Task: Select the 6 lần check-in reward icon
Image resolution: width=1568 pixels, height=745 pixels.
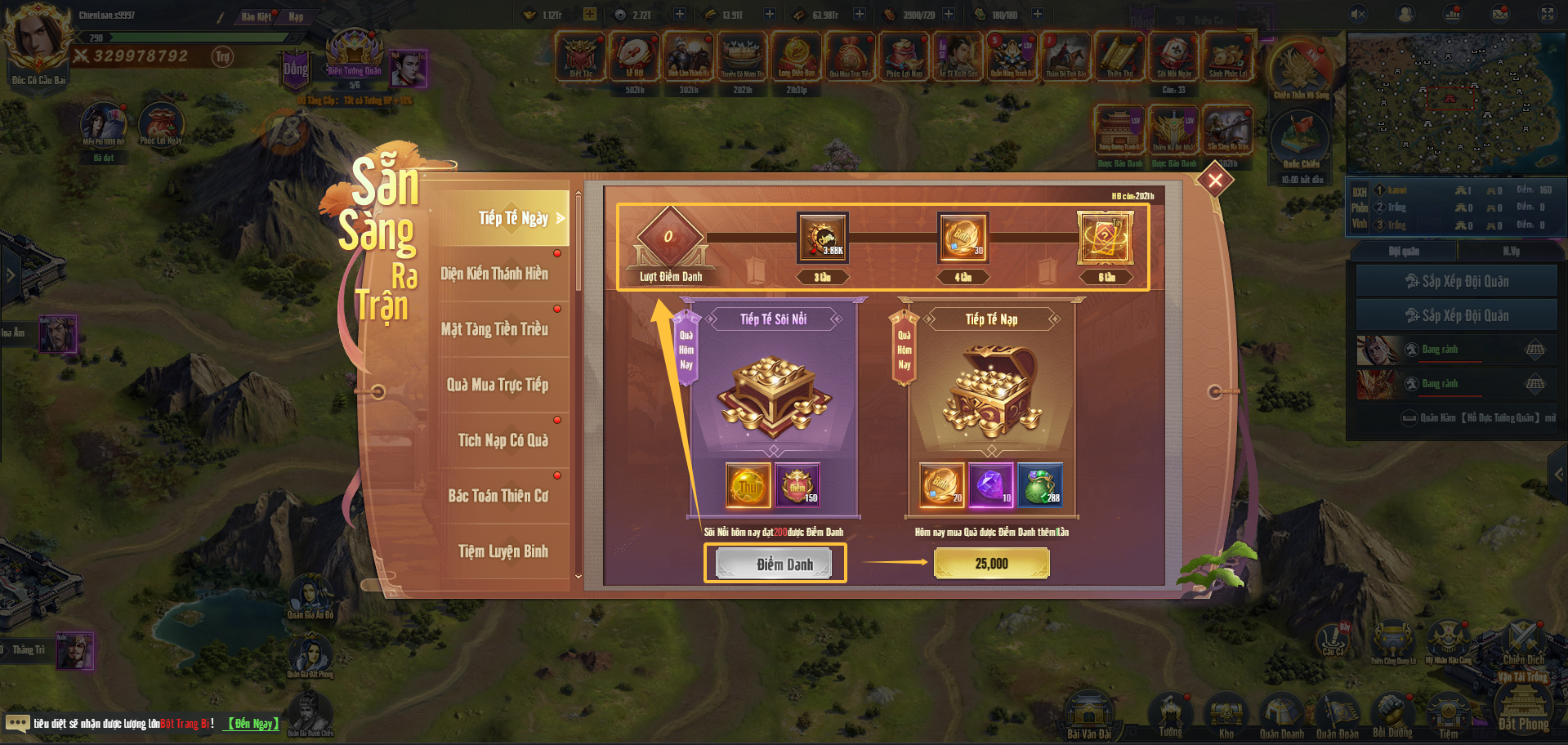Action: 1105,238
